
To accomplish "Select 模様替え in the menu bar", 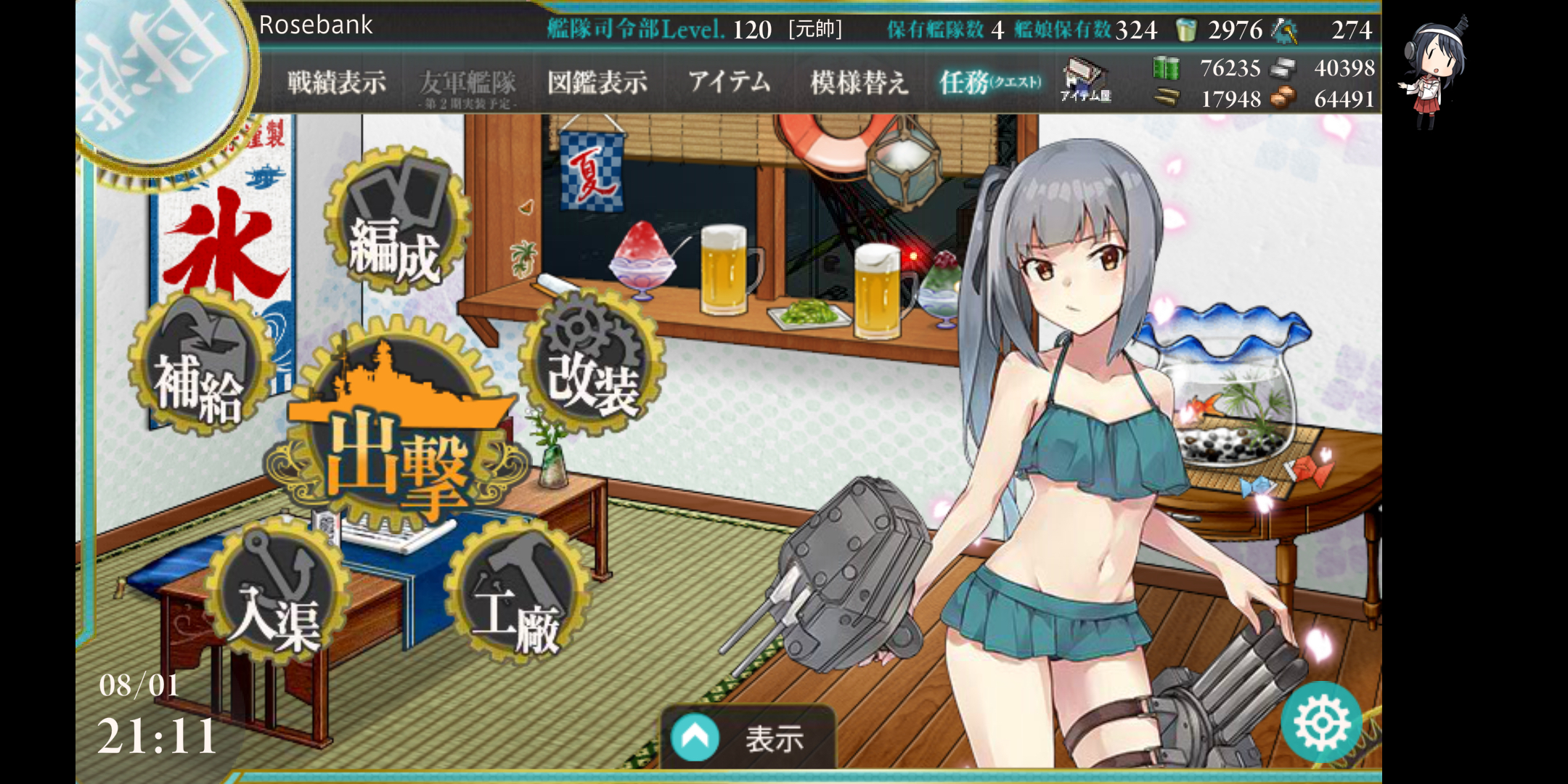I will 861,82.
